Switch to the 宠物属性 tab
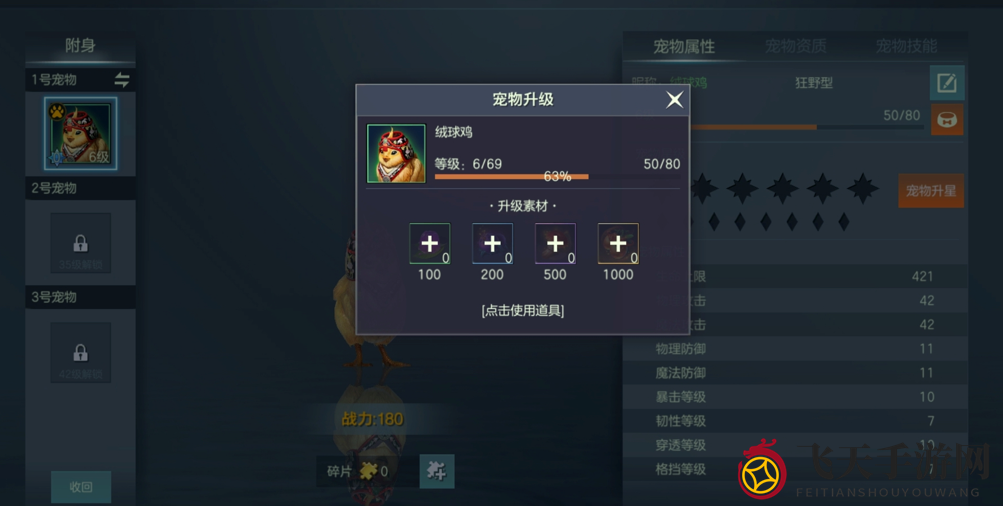 pyautogui.click(x=684, y=47)
